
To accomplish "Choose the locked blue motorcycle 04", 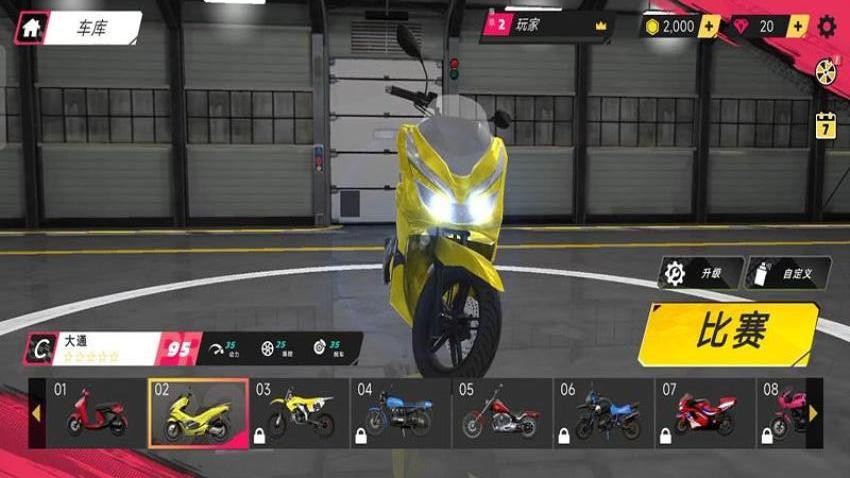I will click(400, 412).
